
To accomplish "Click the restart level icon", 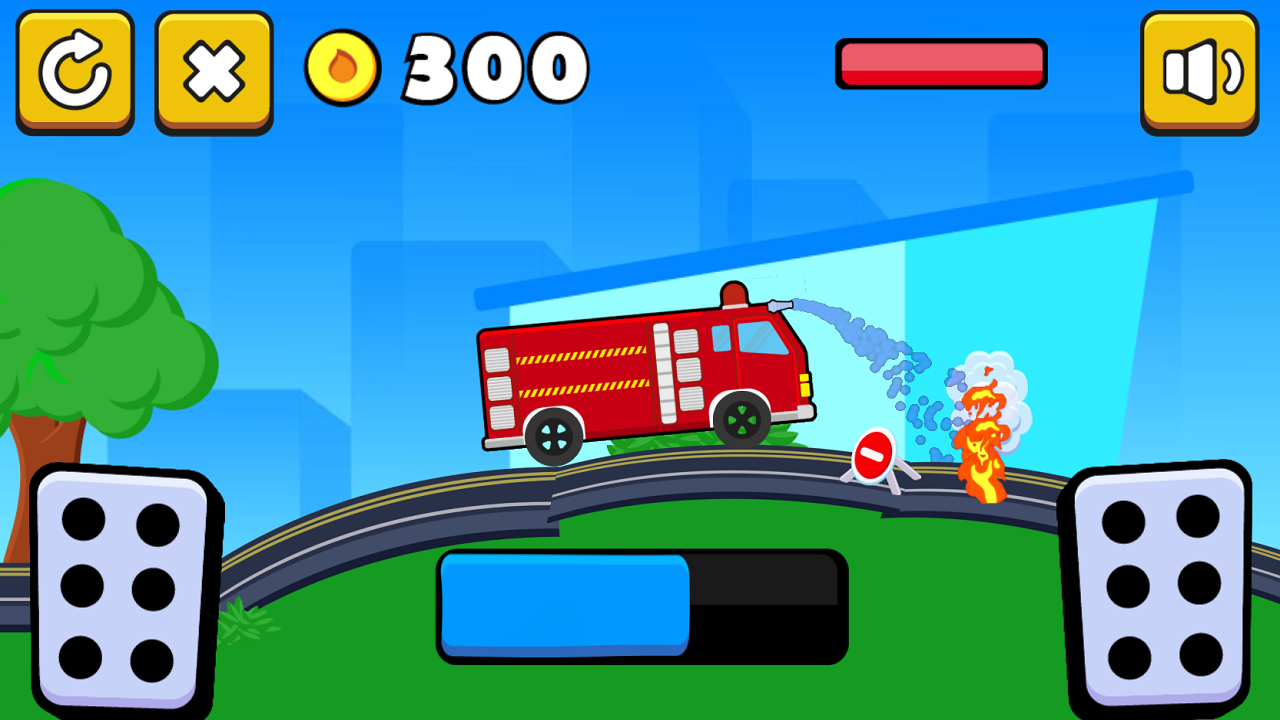I will (x=75, y=67).
